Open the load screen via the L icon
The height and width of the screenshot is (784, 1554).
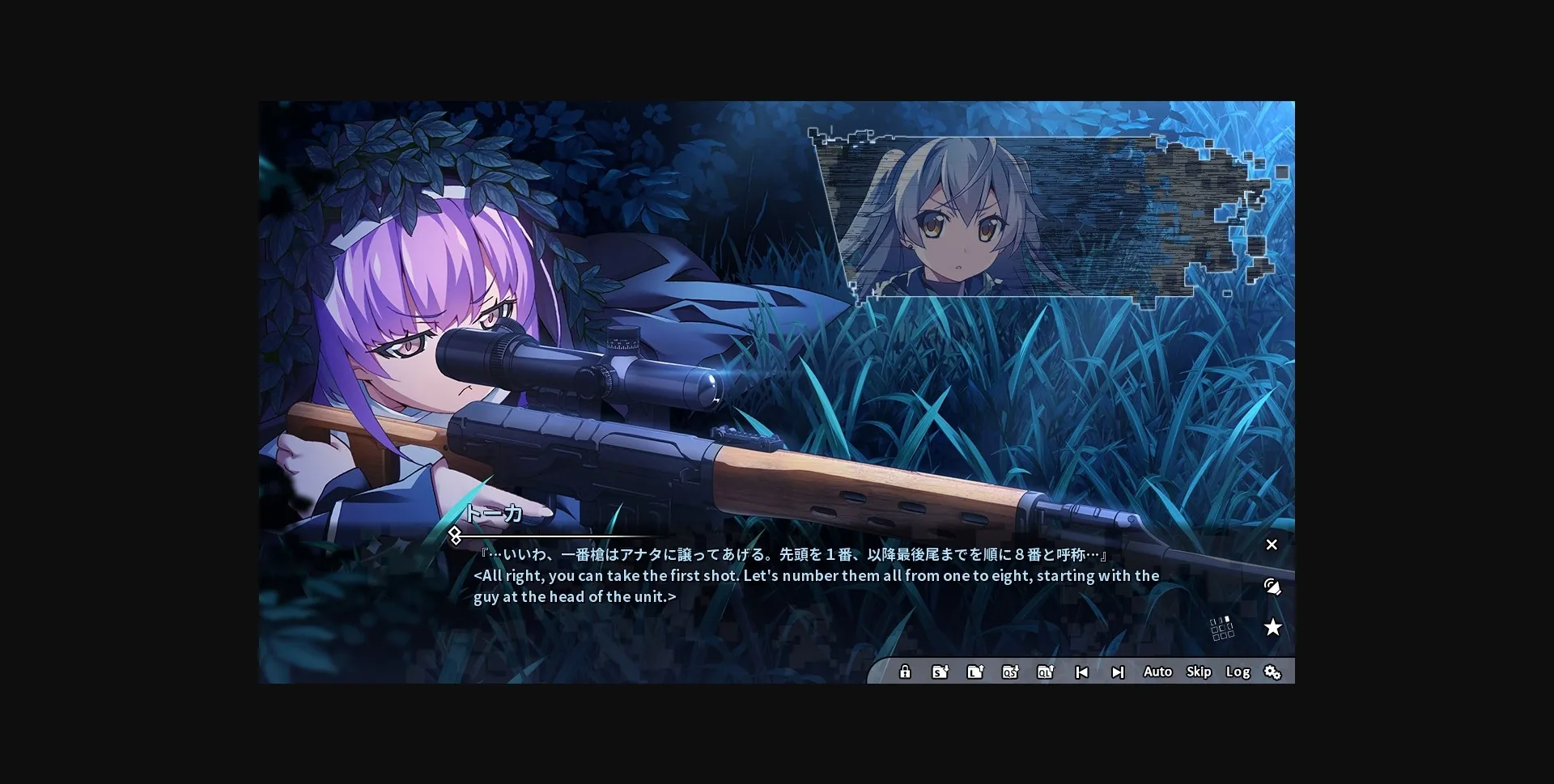pos(974,672)
